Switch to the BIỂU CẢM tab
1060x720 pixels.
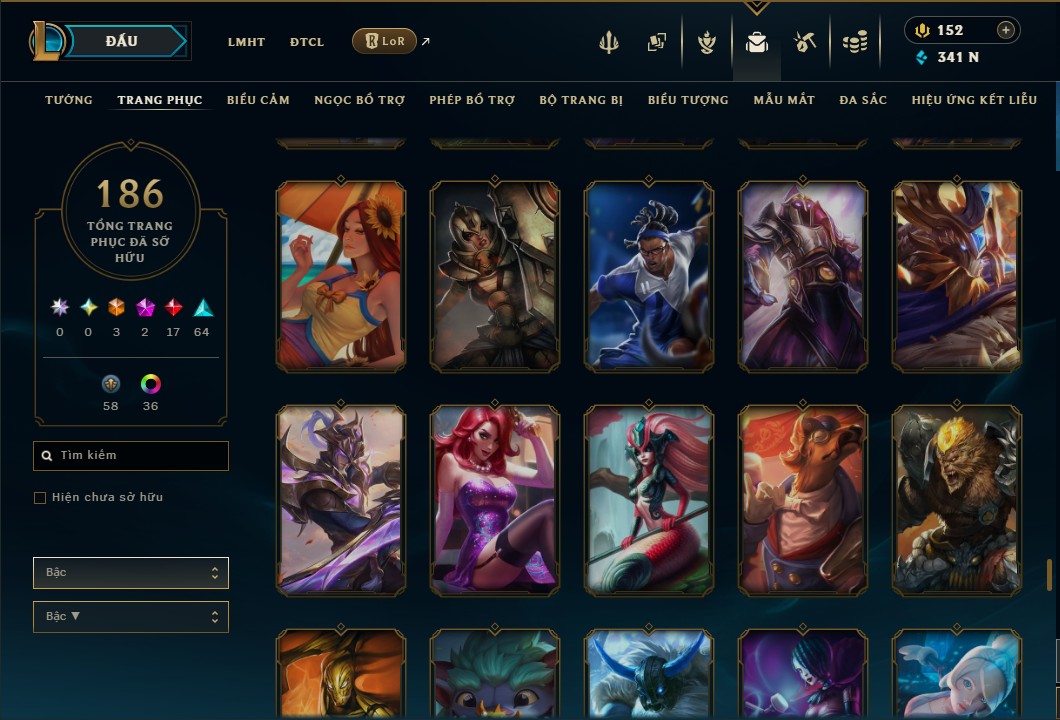258,100
